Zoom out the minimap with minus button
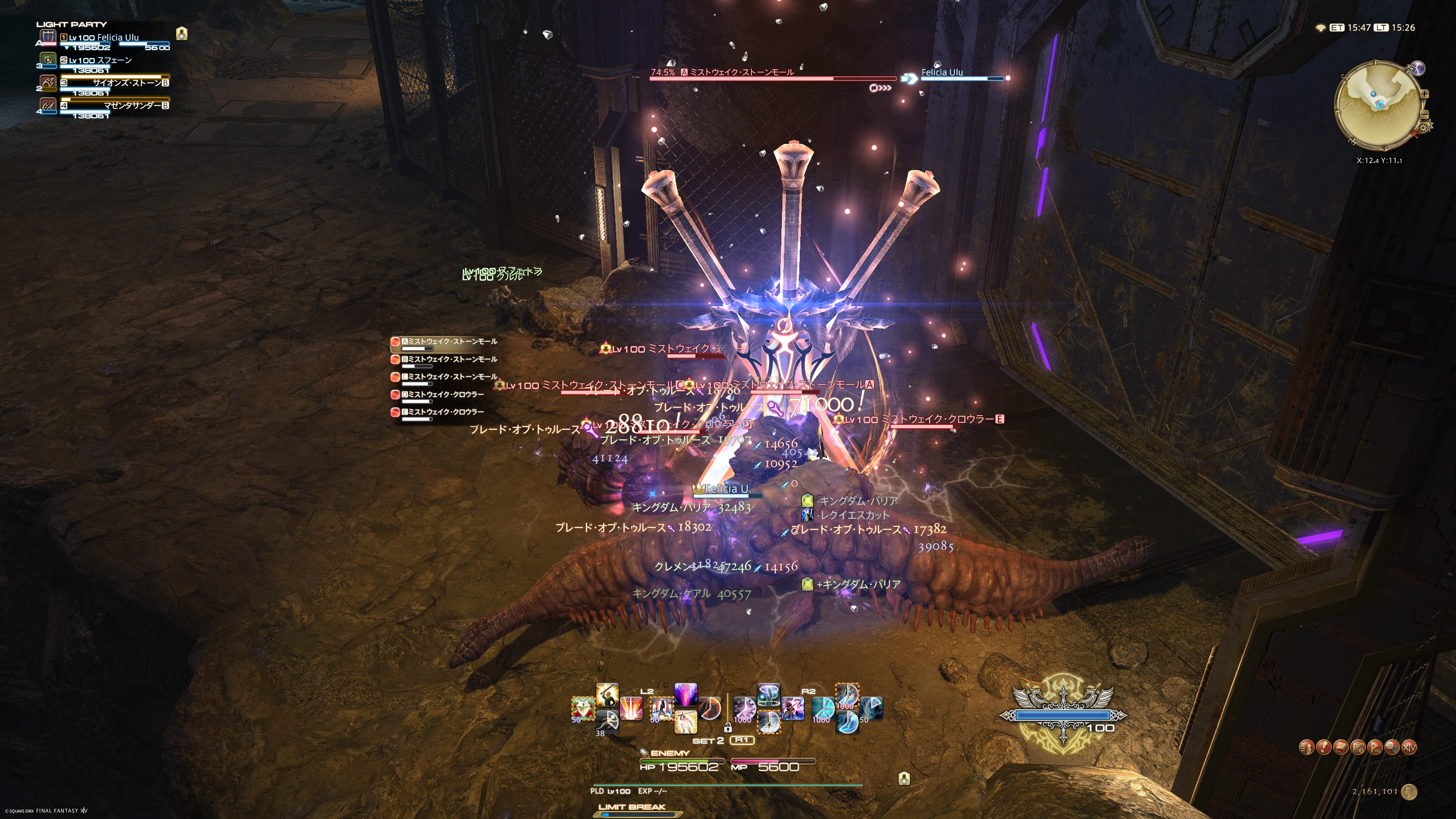 pyautogui.click(x=1425, y=115)
